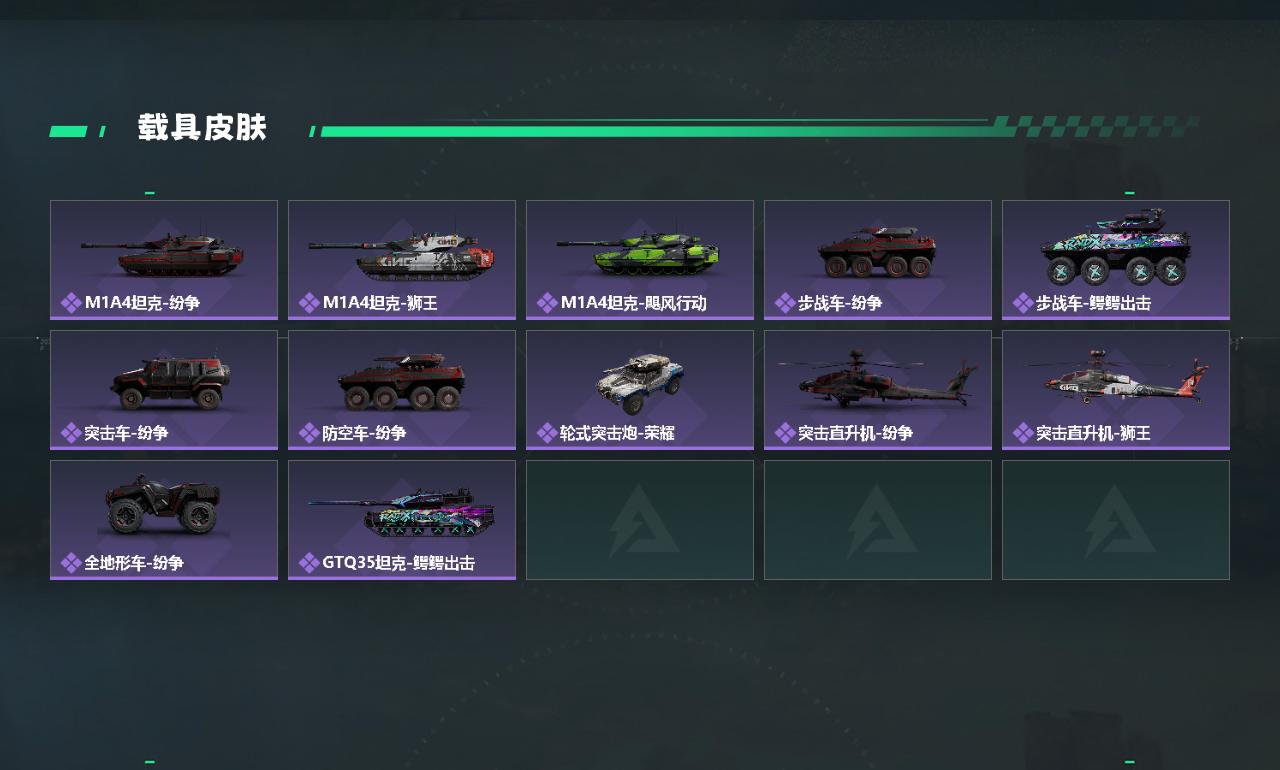Open the M1A4坦克-飓风行动 skin tile

pos(640,260)
